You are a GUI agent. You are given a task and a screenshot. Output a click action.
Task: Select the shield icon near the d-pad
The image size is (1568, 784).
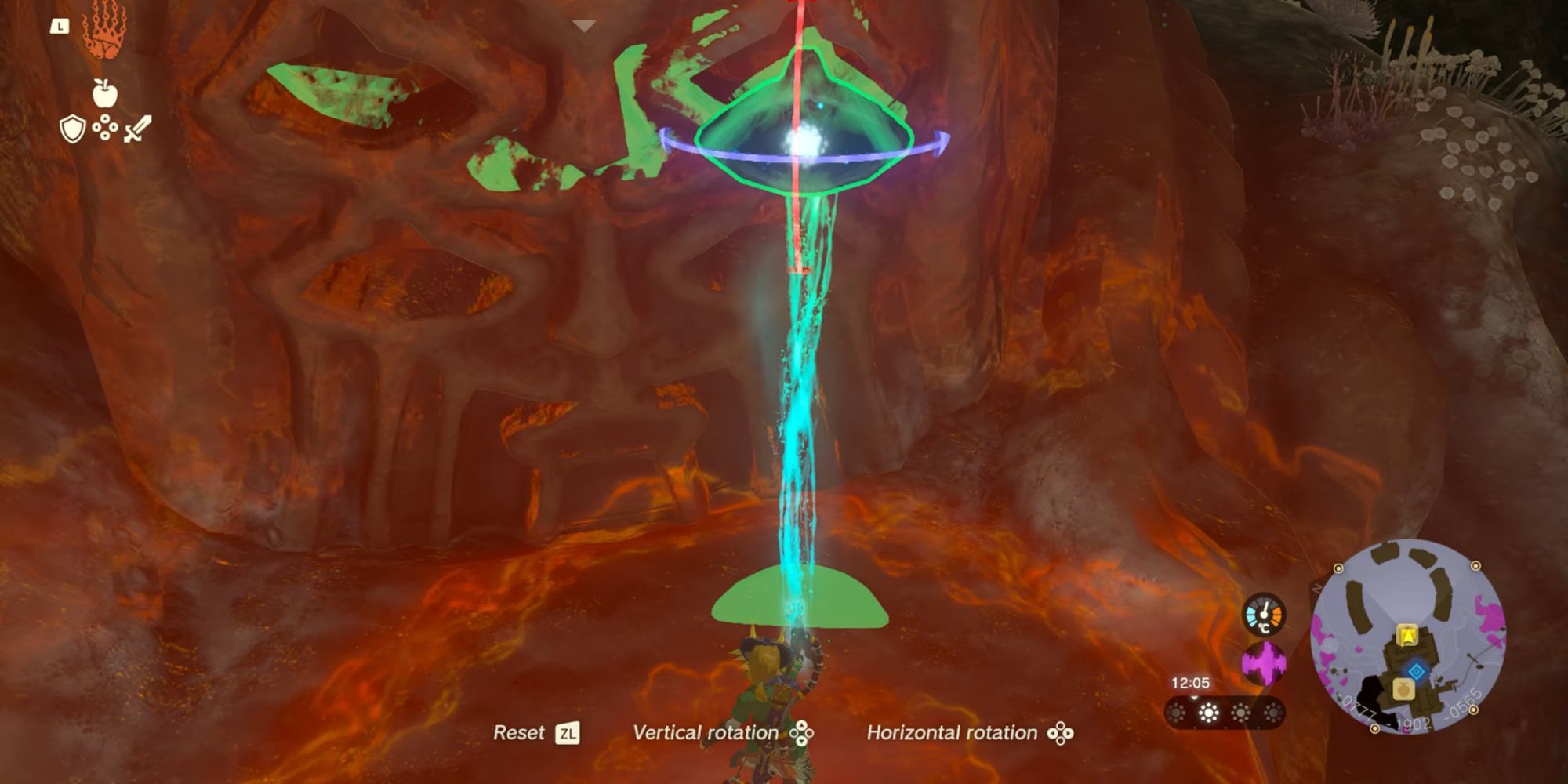click(72, 129)
